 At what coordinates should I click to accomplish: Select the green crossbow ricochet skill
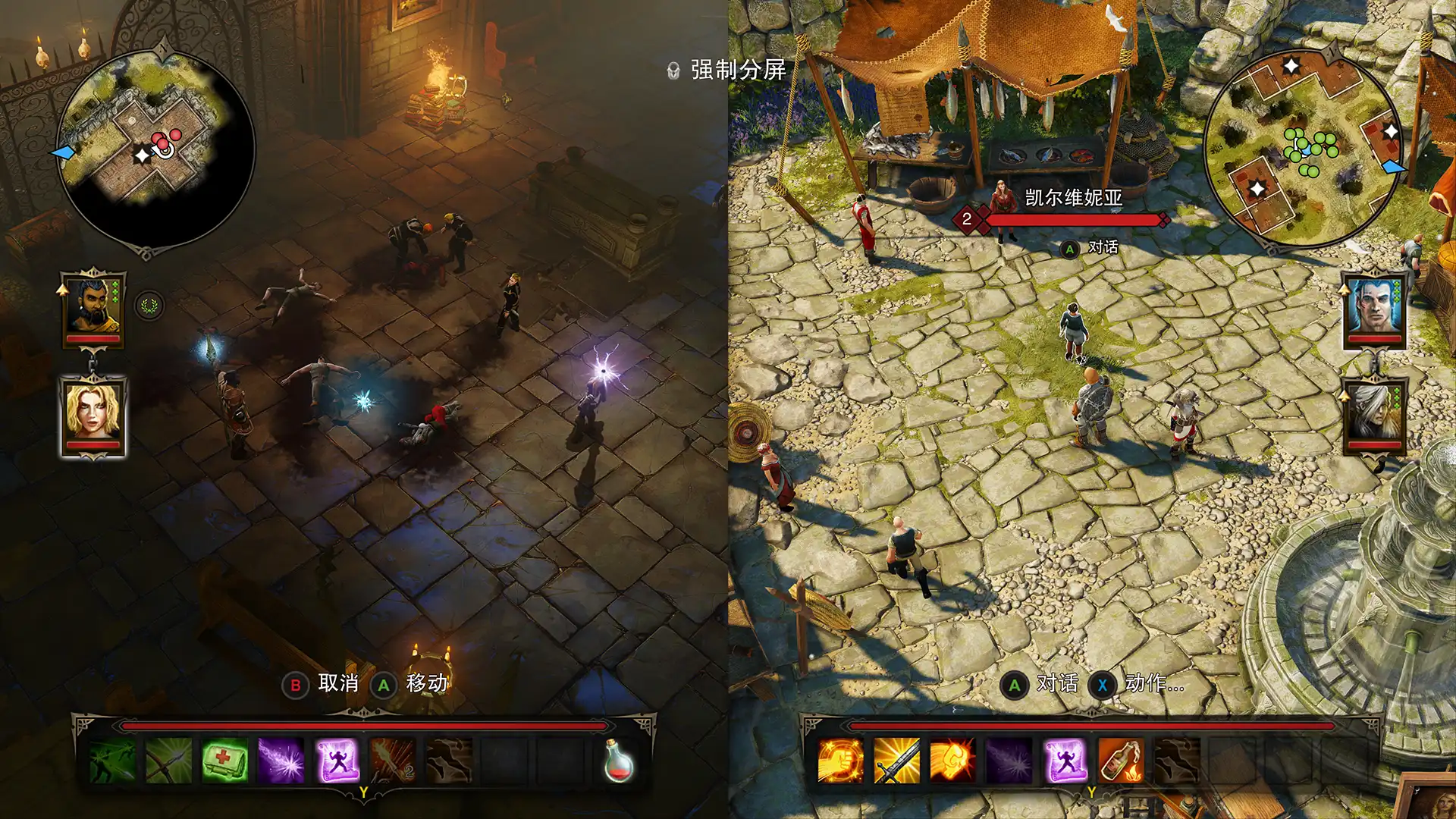(111, 762)
